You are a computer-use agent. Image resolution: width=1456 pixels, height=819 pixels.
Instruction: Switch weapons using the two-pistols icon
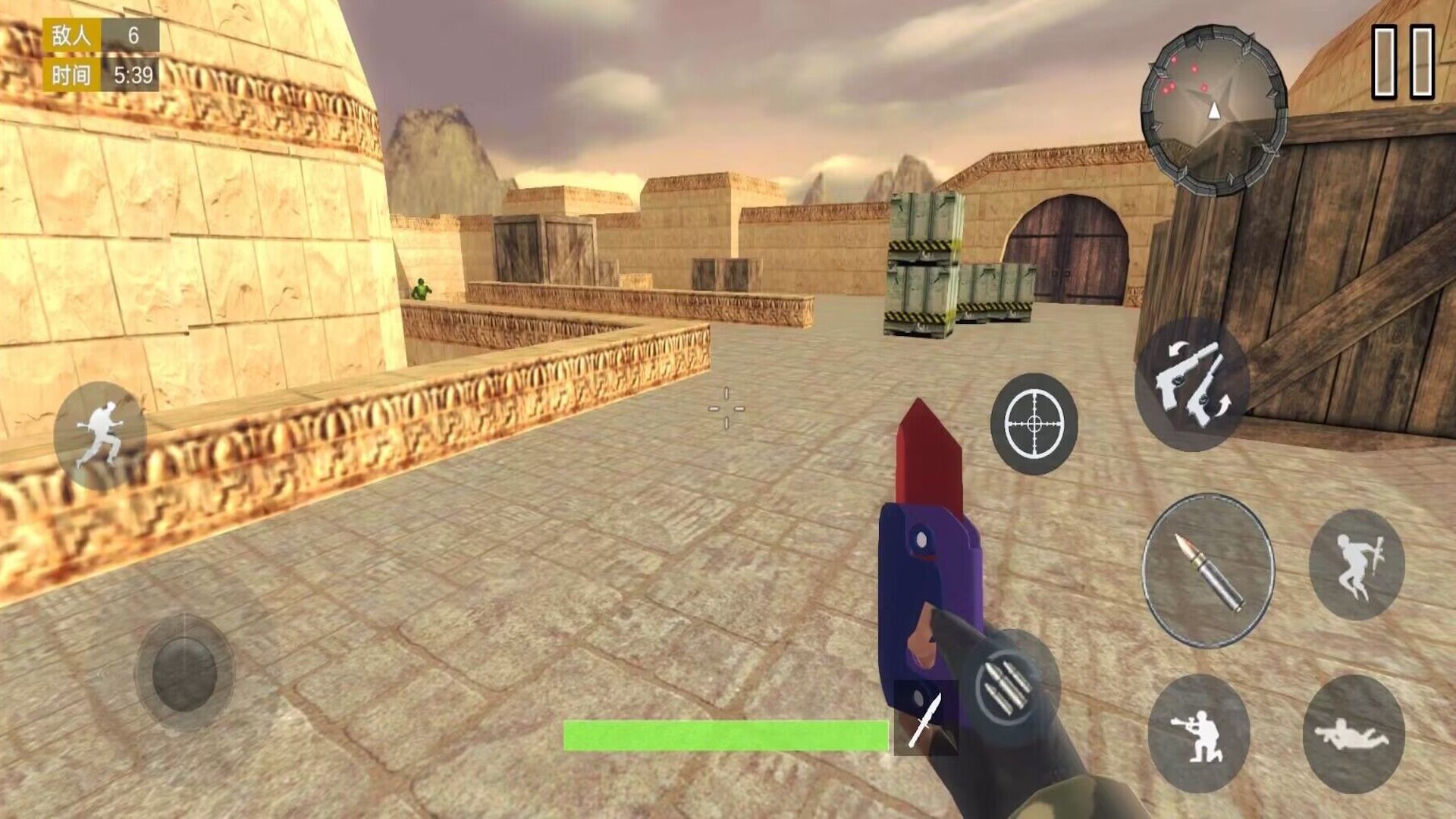click(1192, 385)
